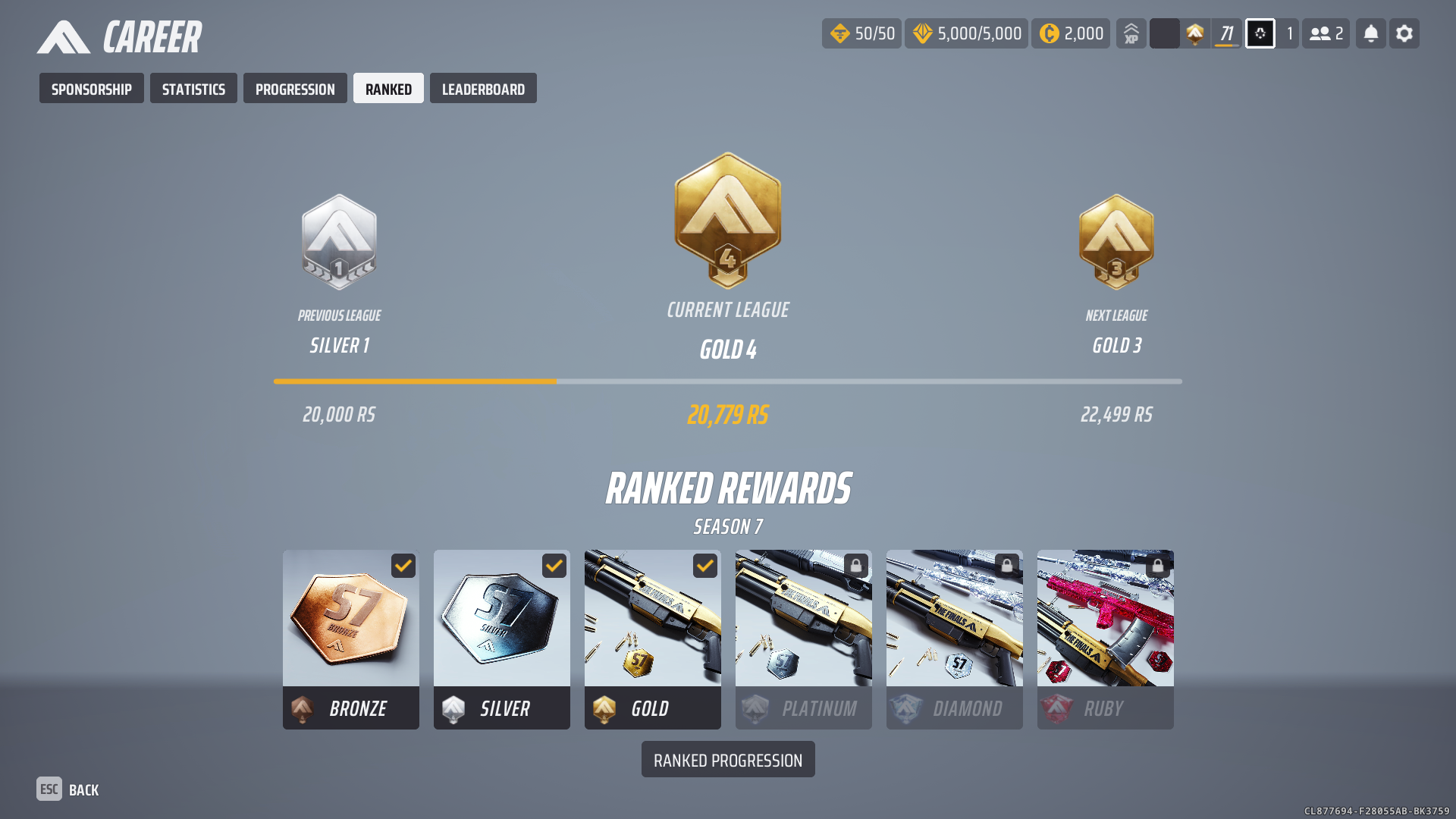Image resolution: width=1456 pixels, height=819 pixels.
Task: Open the friends list icon
Action: pyautogui.click(x=1326, y=34)
